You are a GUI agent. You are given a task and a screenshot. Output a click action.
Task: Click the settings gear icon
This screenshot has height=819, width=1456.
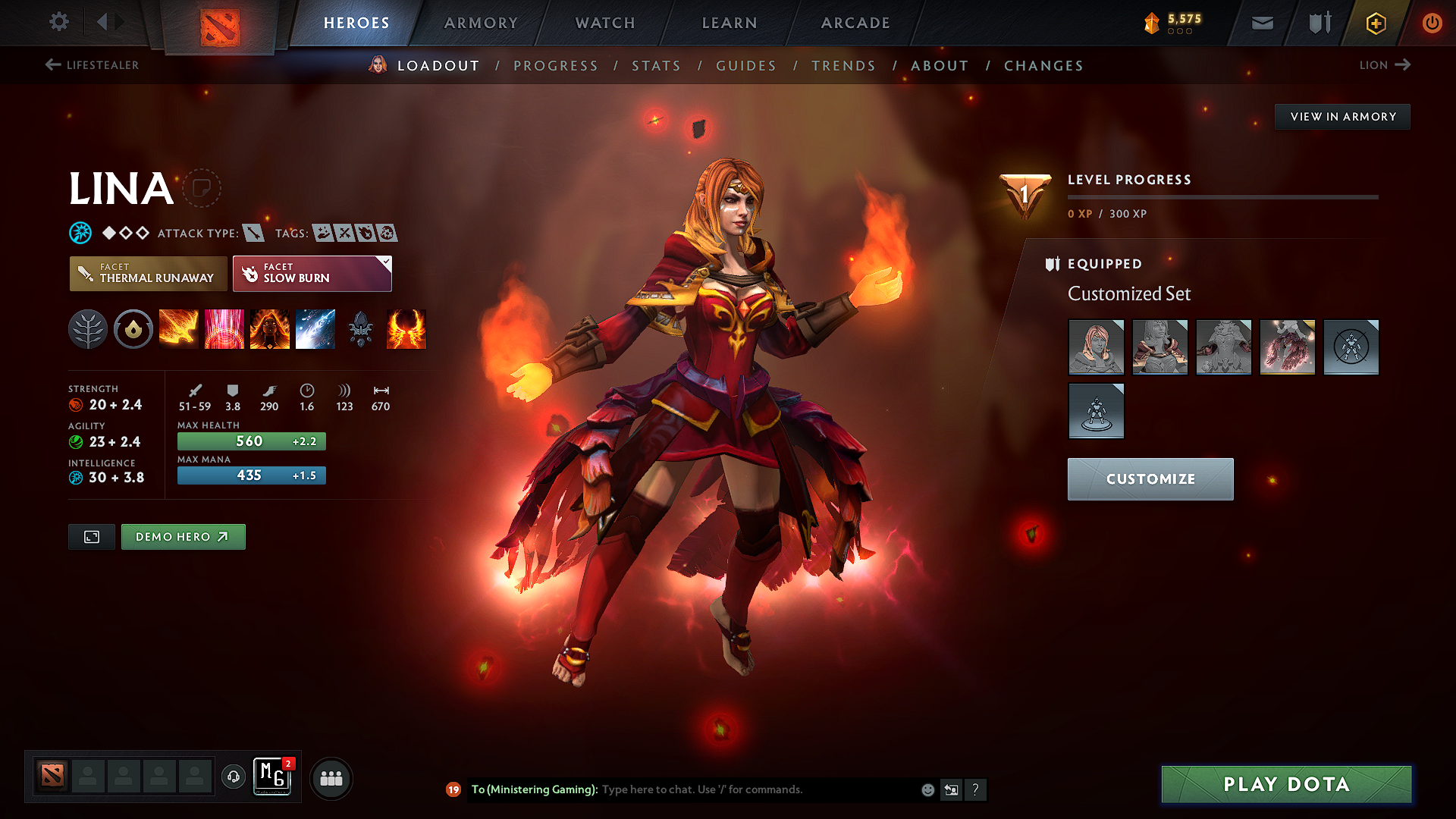click(x=58, y=22)
